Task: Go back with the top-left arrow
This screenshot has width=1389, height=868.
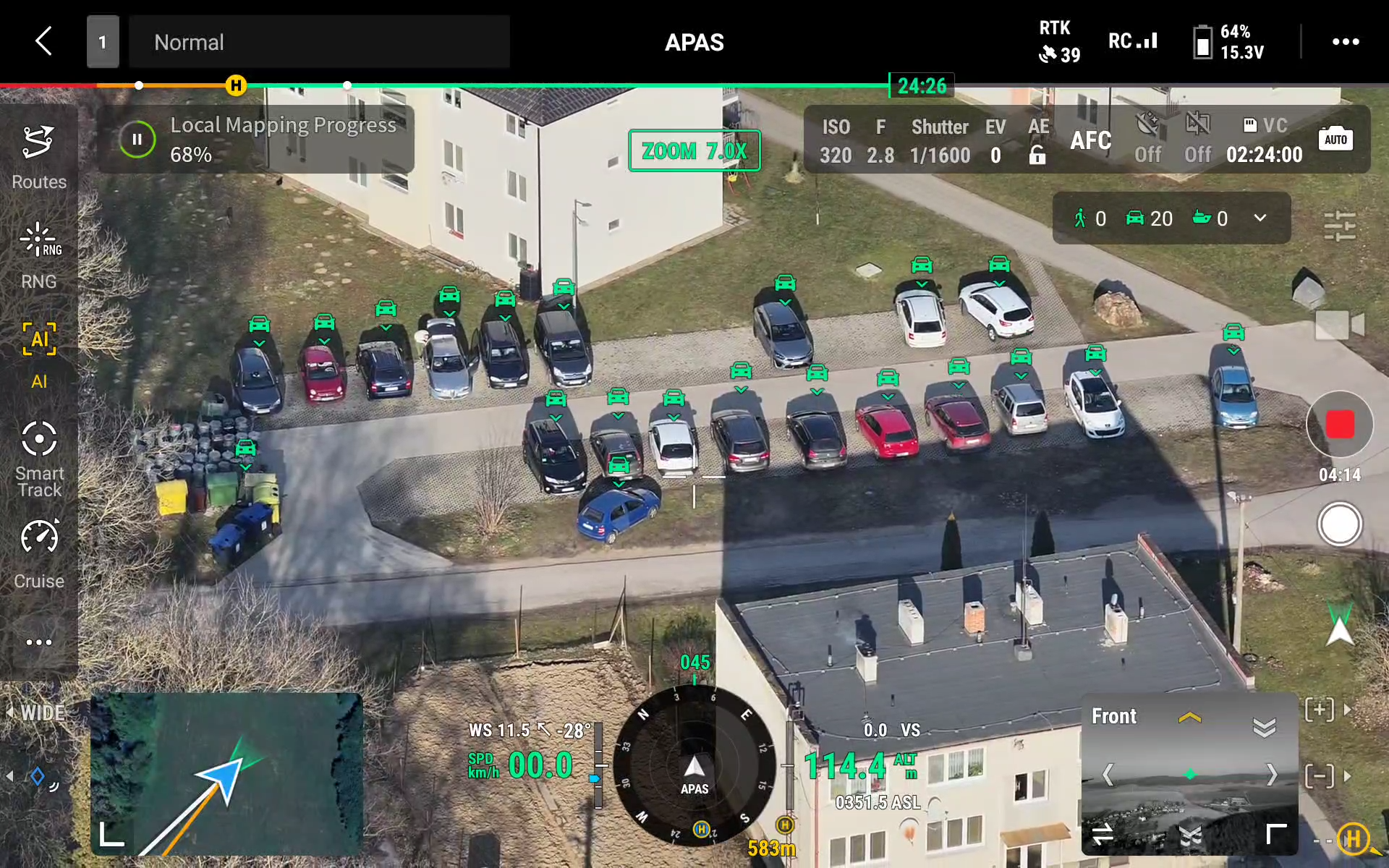Action: pos(44,41)
